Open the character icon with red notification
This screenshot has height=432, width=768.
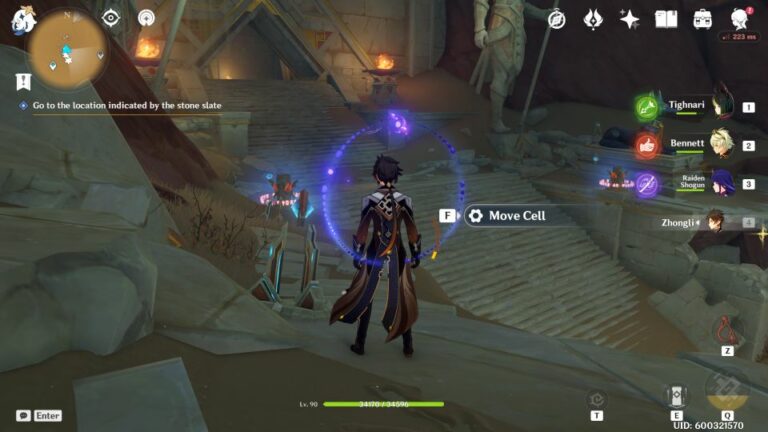[x=740, y=19]
